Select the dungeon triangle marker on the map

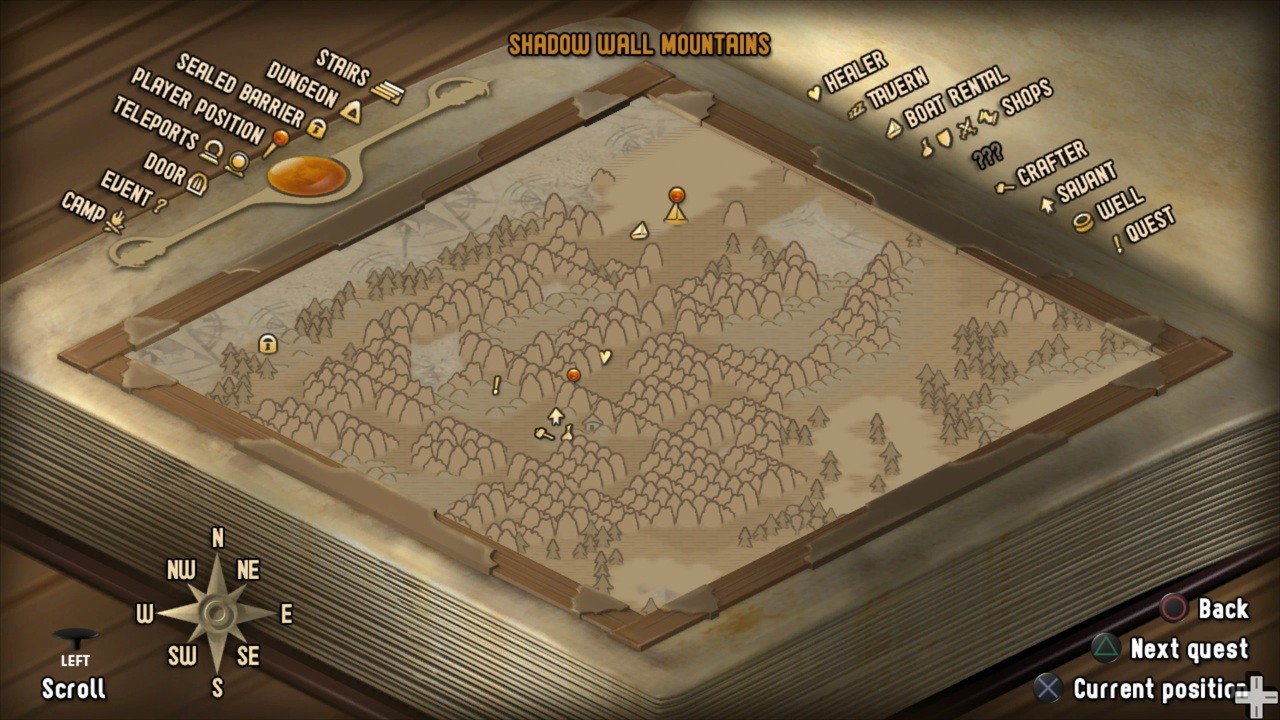tap(677, 212)
